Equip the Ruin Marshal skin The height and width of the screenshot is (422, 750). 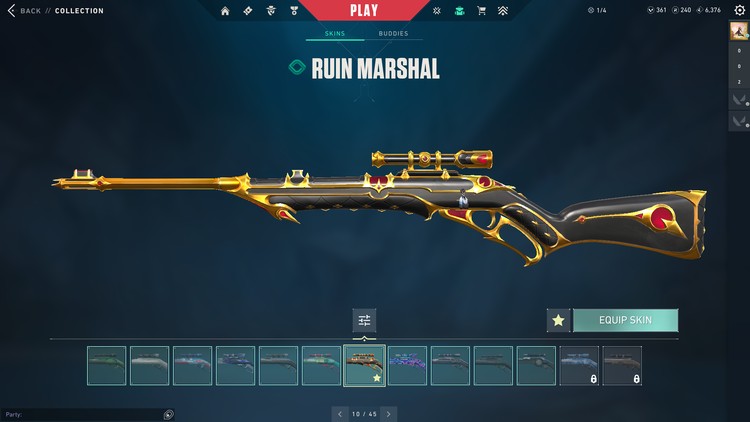click(625, 320)
